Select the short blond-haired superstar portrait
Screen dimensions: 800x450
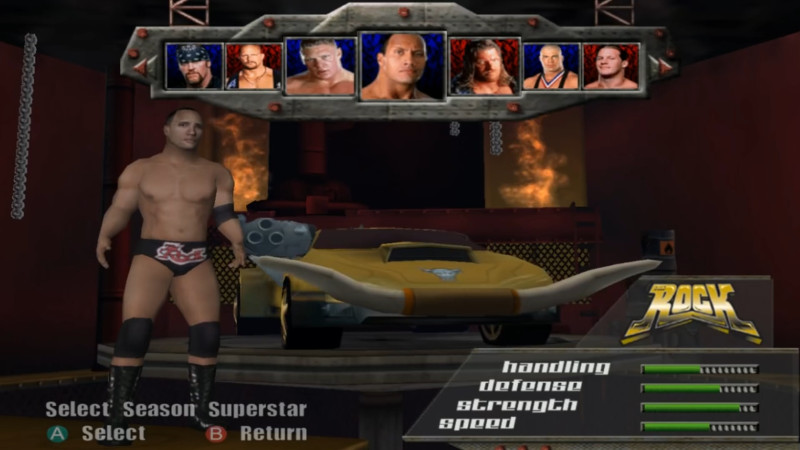[x=319, y=67]
